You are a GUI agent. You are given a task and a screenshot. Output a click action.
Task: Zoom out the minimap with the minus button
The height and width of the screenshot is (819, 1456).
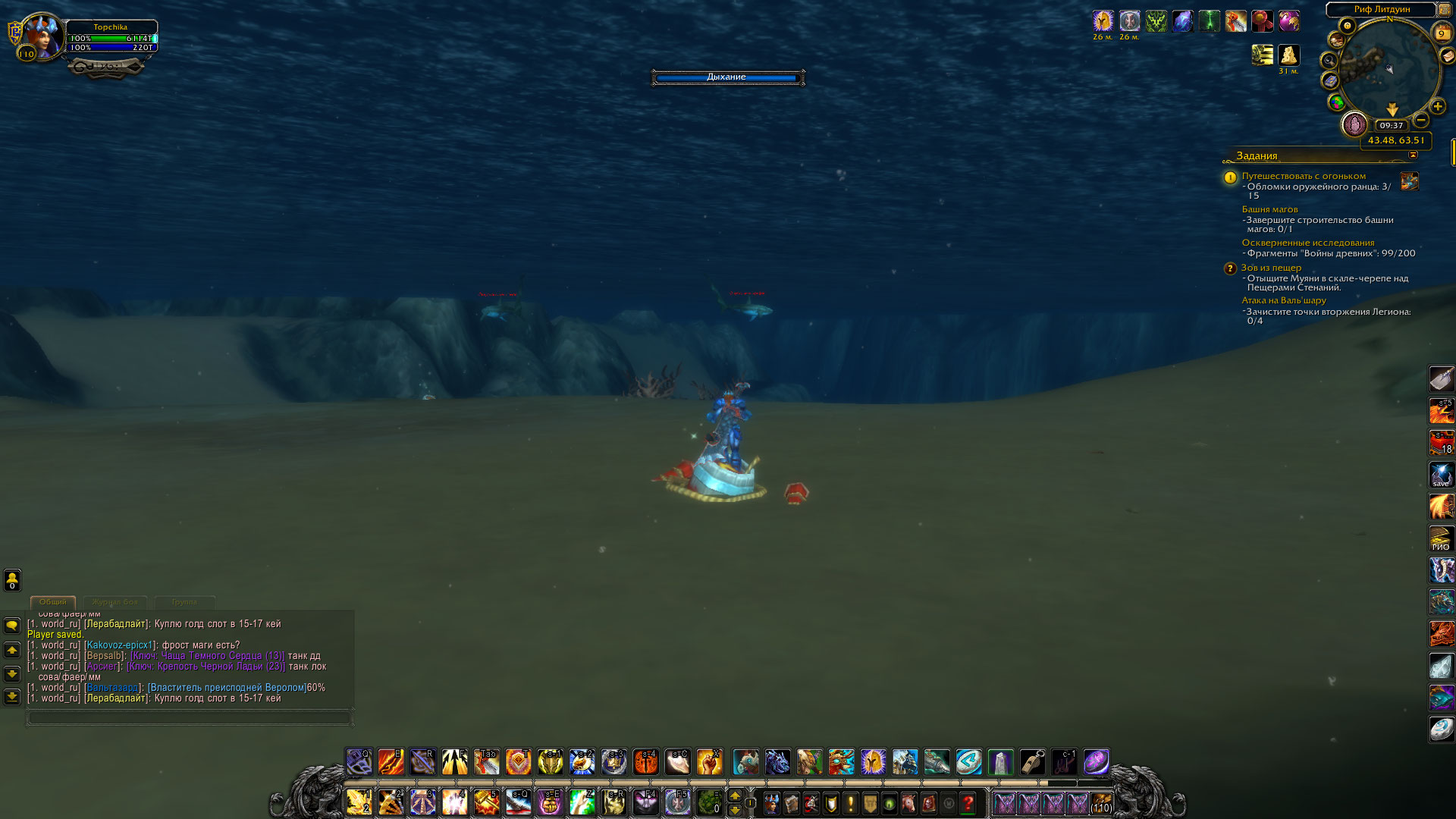point(1421,121)
